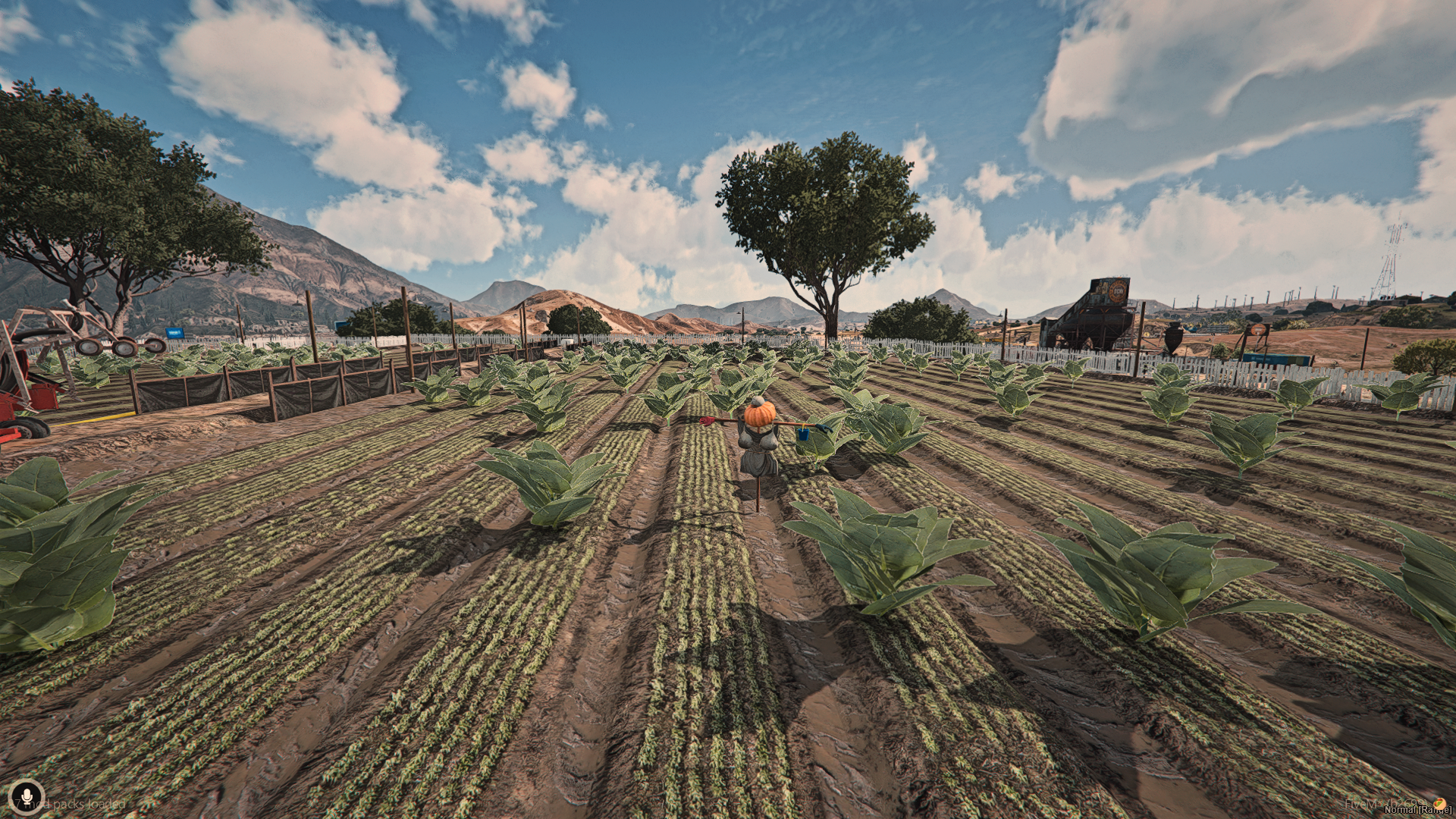Click the Normal [Range] voice indicator
Image resolution: width=1456 pixels, height=819 pixels.
[x=1417, y=809]
